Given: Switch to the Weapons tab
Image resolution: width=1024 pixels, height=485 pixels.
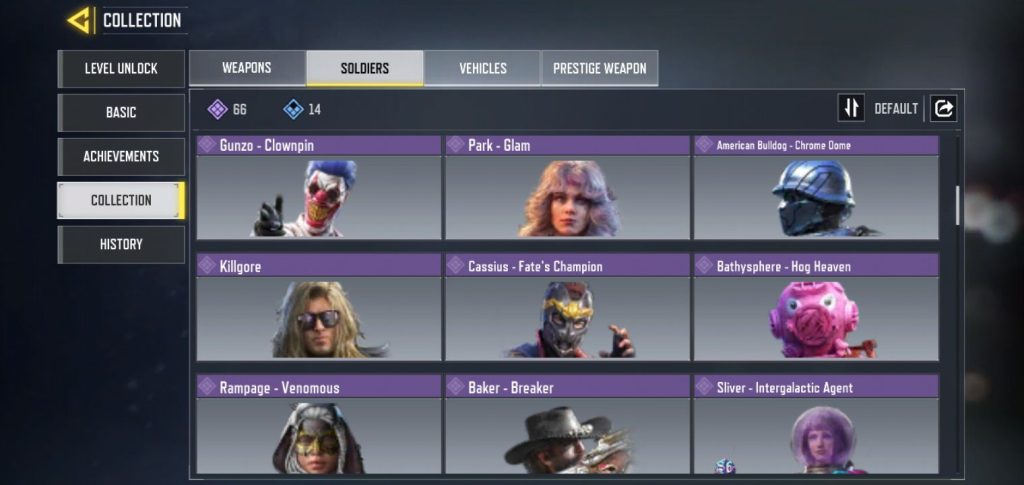Looking at the screenshot, I should click(x=247, y=68).
